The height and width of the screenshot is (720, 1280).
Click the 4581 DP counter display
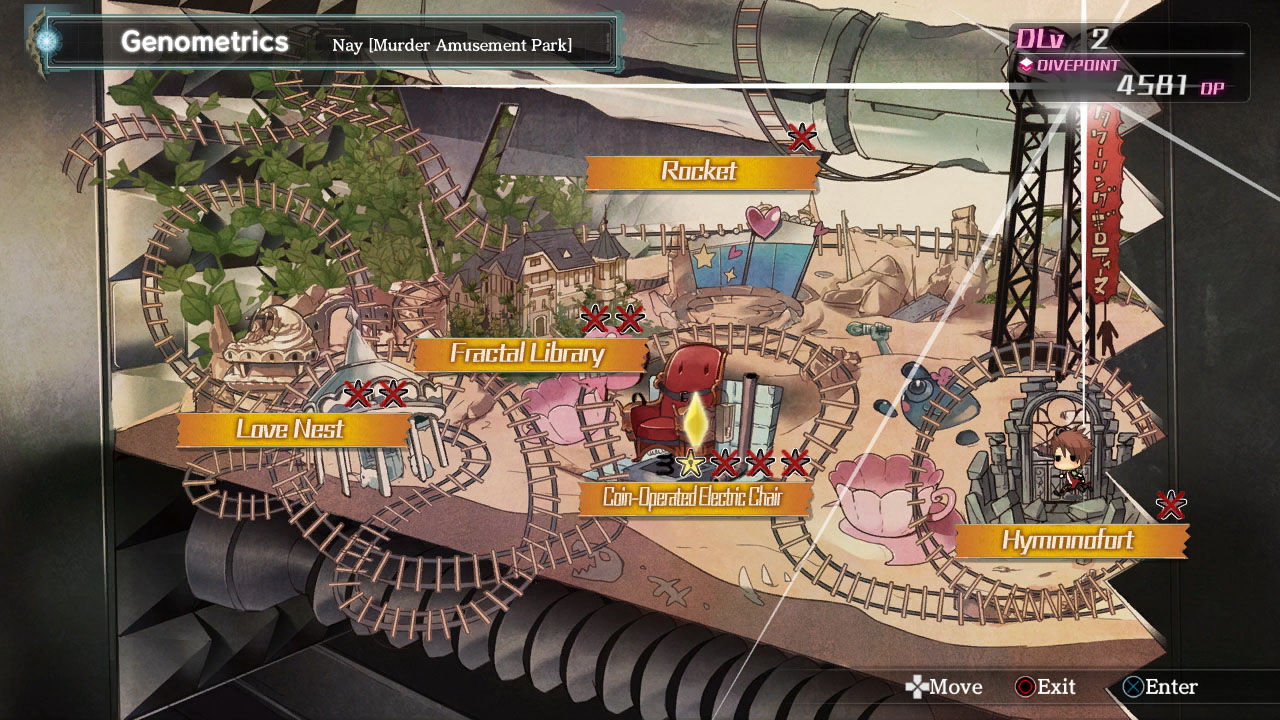(1160, 87)
